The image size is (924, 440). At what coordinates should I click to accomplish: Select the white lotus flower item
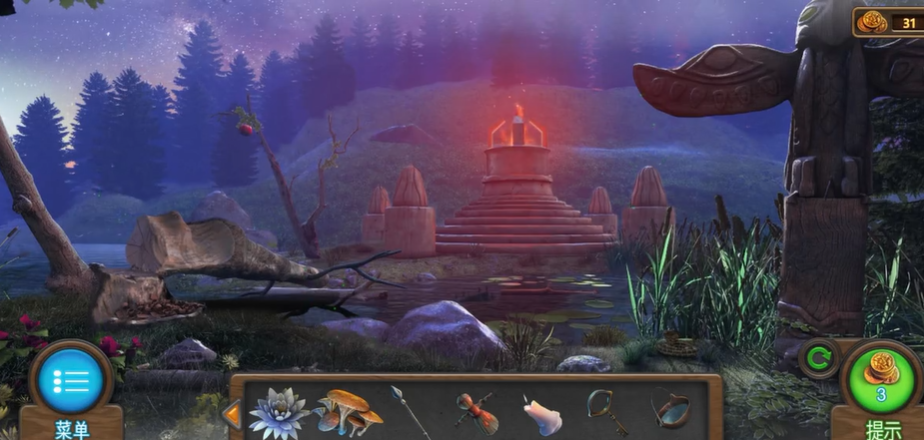pos(279,411)
